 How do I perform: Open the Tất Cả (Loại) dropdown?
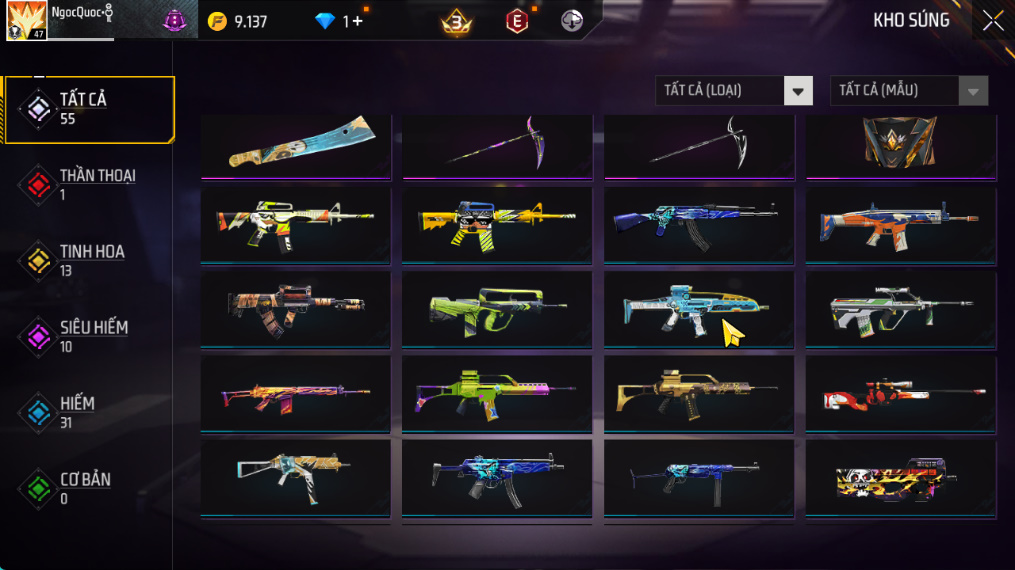point(733,91)
